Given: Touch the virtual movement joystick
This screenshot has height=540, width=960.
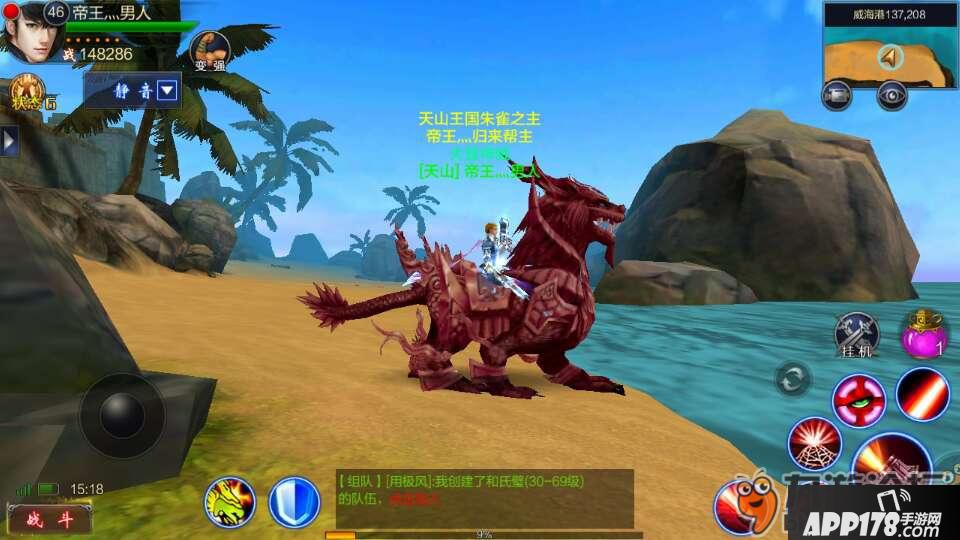Looking at the screenshot, I should tap(122, 415).
